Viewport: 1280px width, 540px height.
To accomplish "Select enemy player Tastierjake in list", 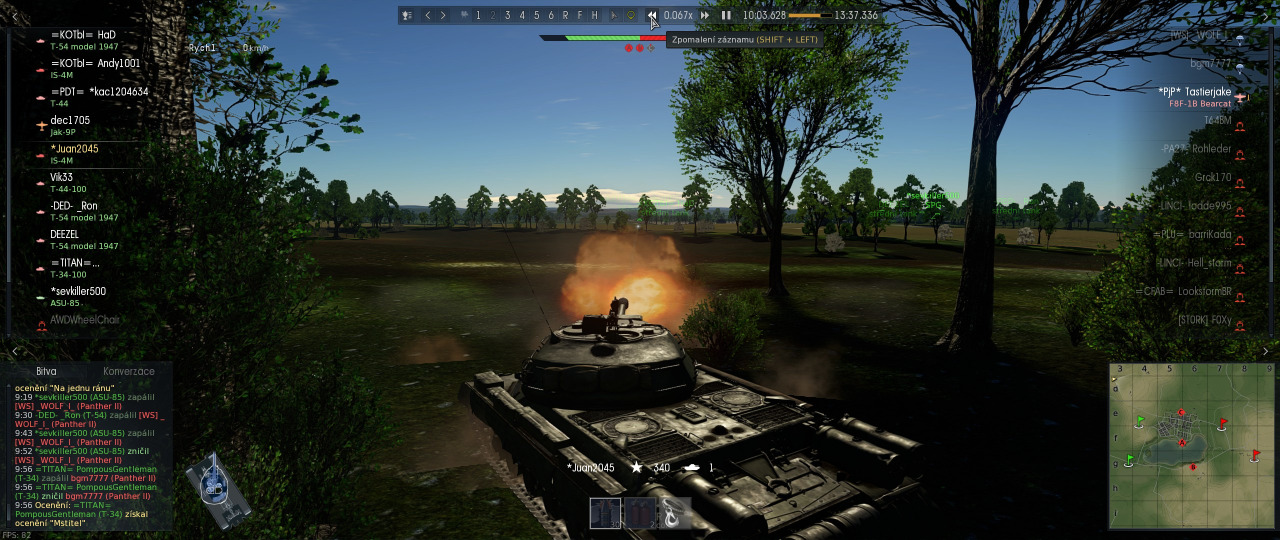I will 1194,92.
